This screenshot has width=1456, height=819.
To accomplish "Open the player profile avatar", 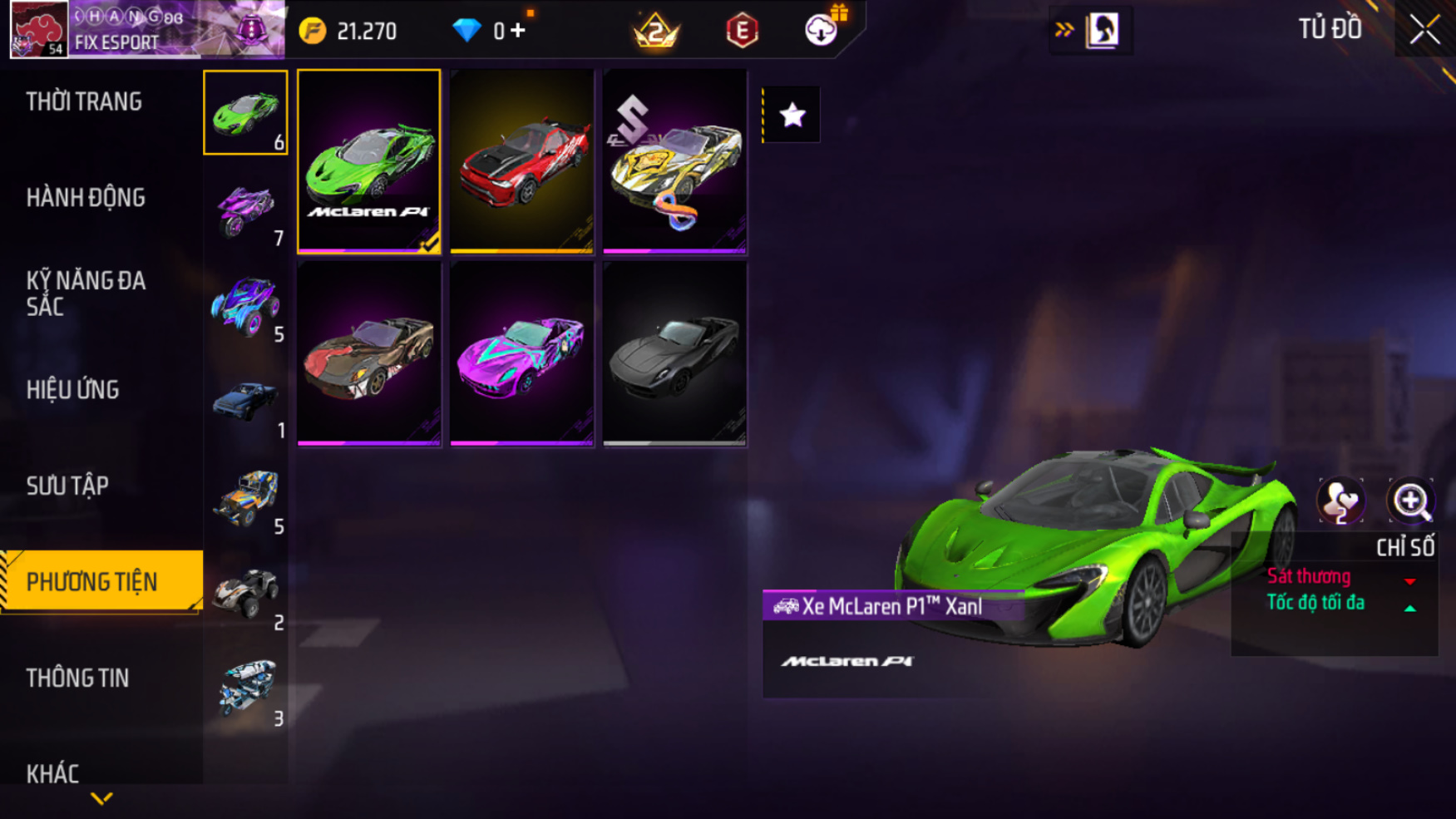I will [x=38, y=30].
